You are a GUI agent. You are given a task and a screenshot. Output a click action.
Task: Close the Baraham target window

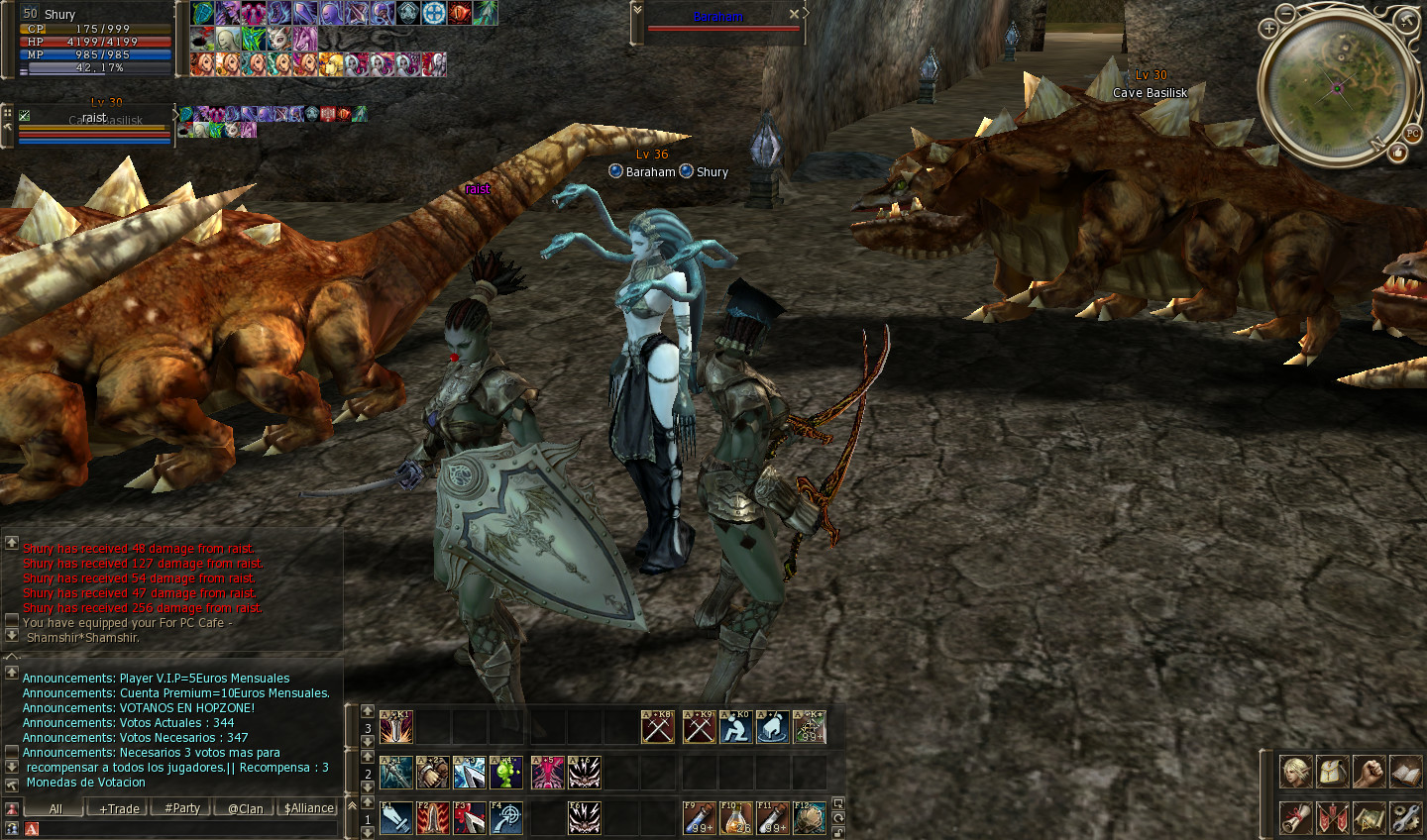[x=794, y=14]
